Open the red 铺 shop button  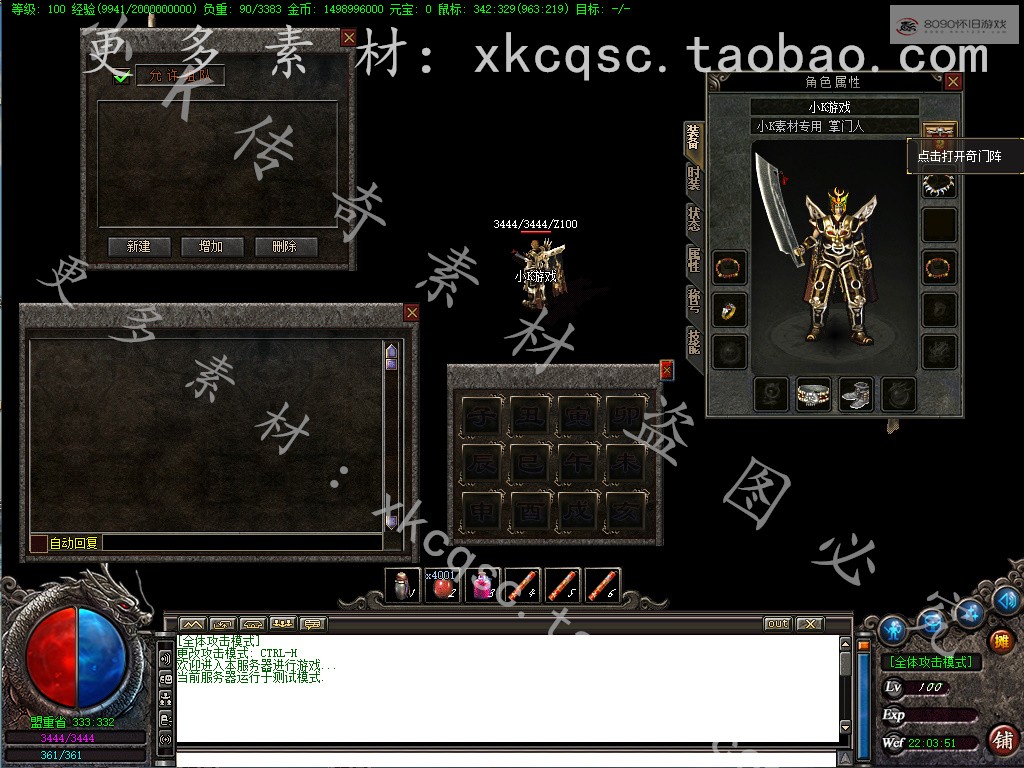click(1002, 739)
